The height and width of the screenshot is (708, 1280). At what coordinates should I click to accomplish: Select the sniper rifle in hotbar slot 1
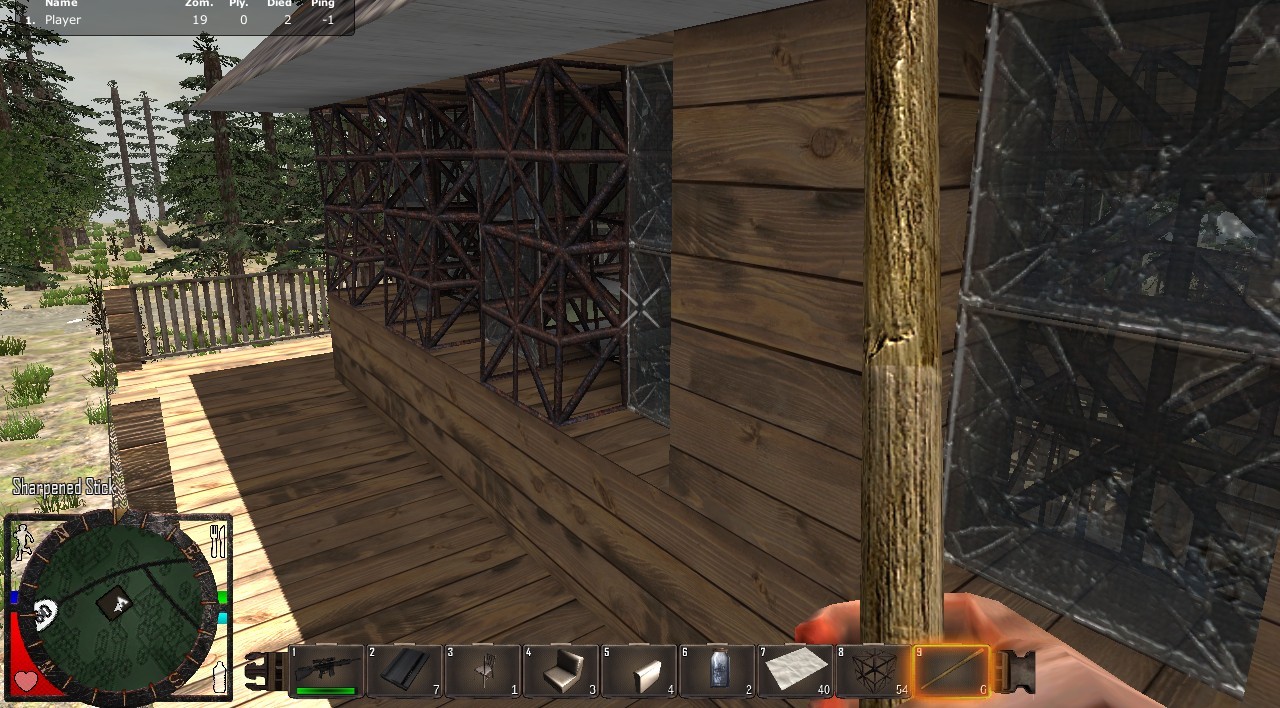click(x=326, y=670)
